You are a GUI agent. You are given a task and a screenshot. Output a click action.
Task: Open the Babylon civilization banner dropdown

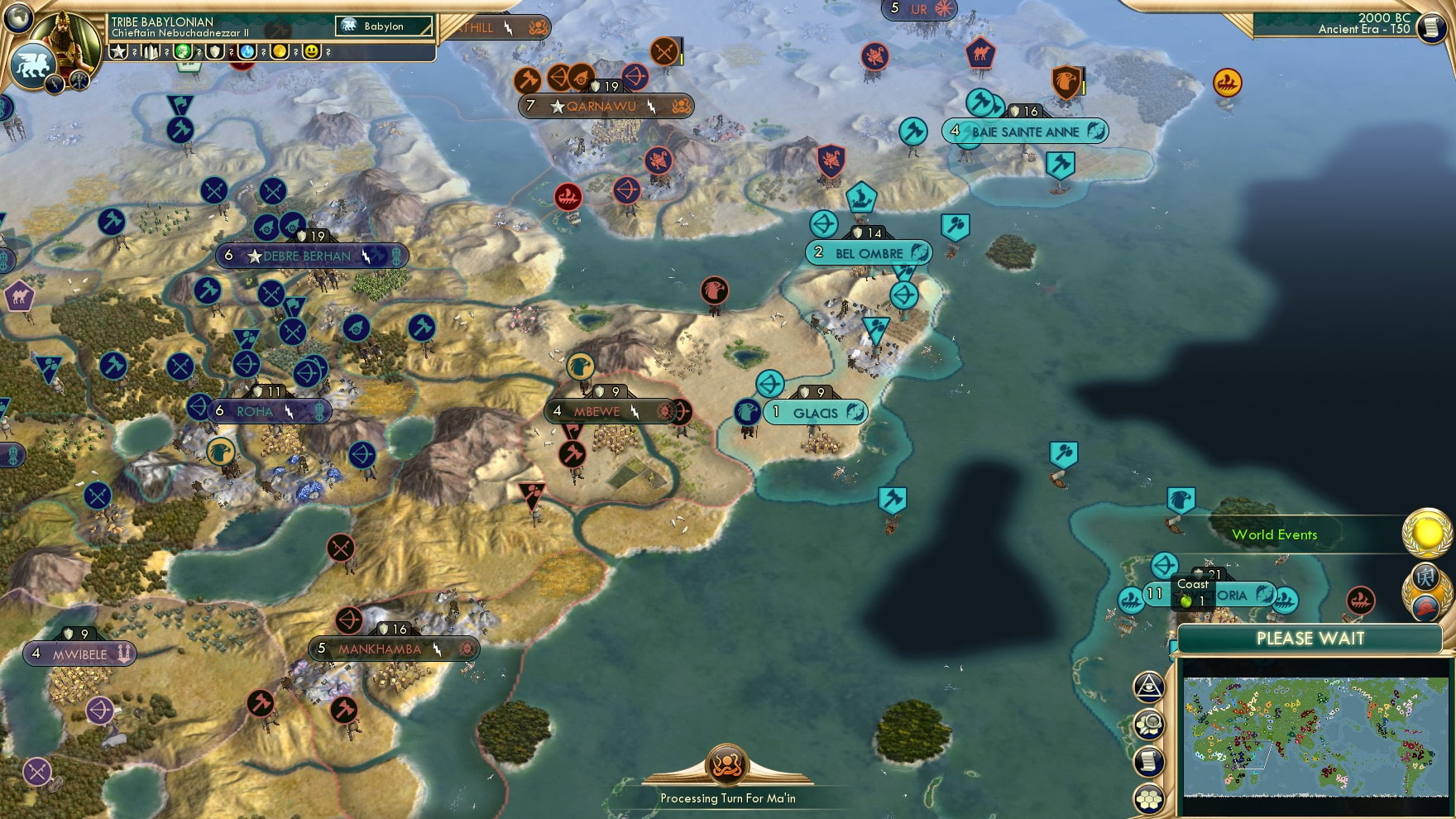[382, 26]
